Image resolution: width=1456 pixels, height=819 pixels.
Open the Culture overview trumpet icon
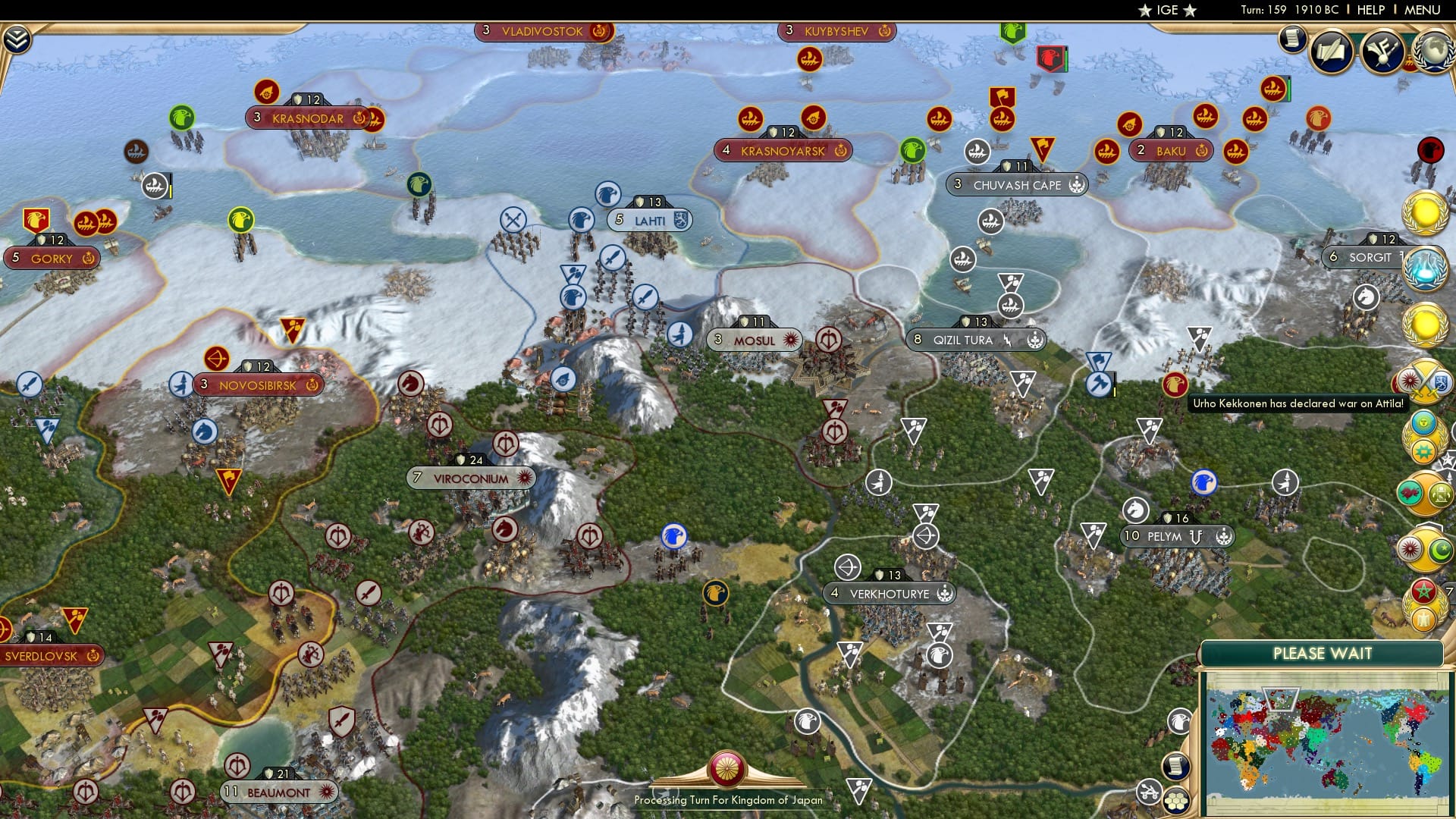click(x=1382, y=53)
